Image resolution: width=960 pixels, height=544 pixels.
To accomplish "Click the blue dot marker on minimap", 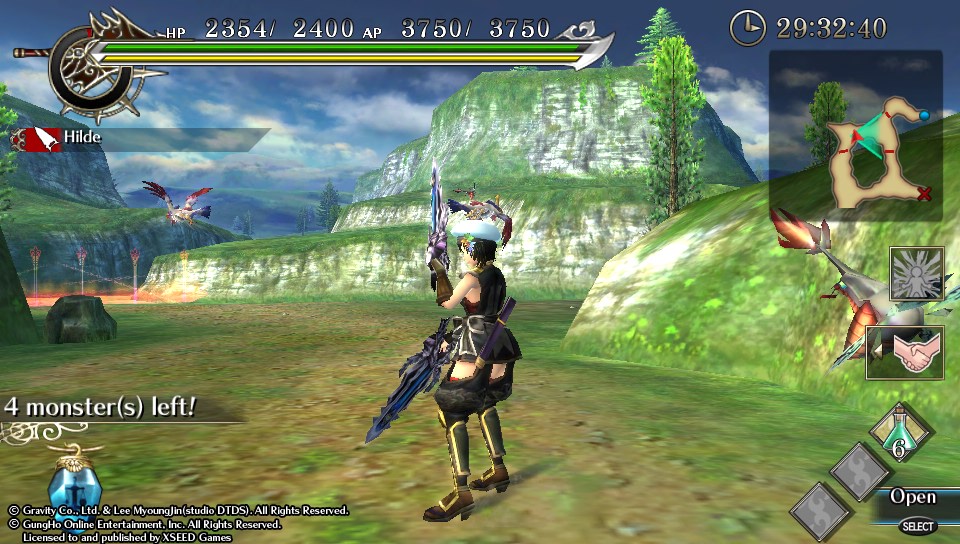I will (x=924, y=116).
